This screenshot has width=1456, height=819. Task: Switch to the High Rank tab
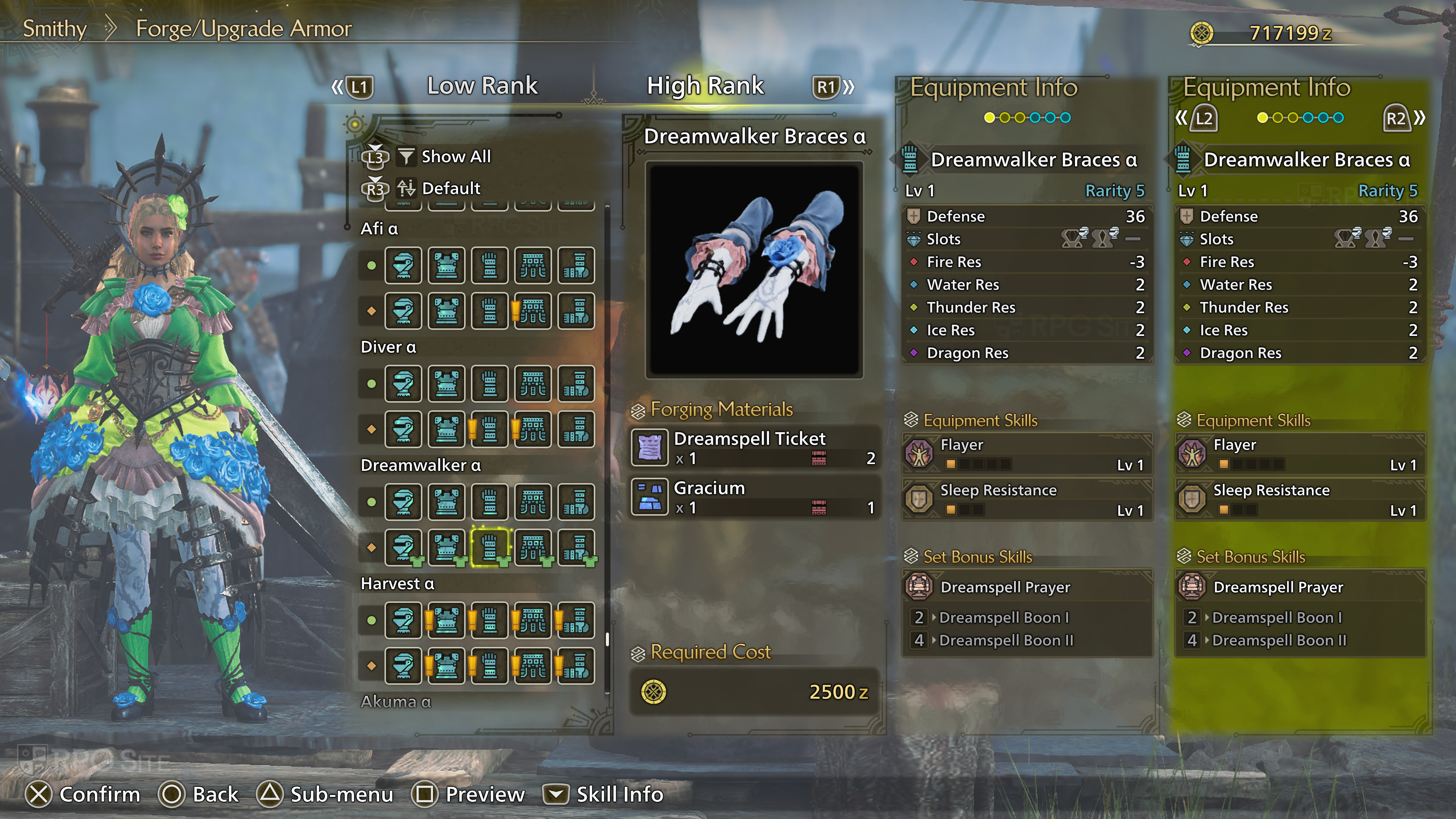(705, 86)
